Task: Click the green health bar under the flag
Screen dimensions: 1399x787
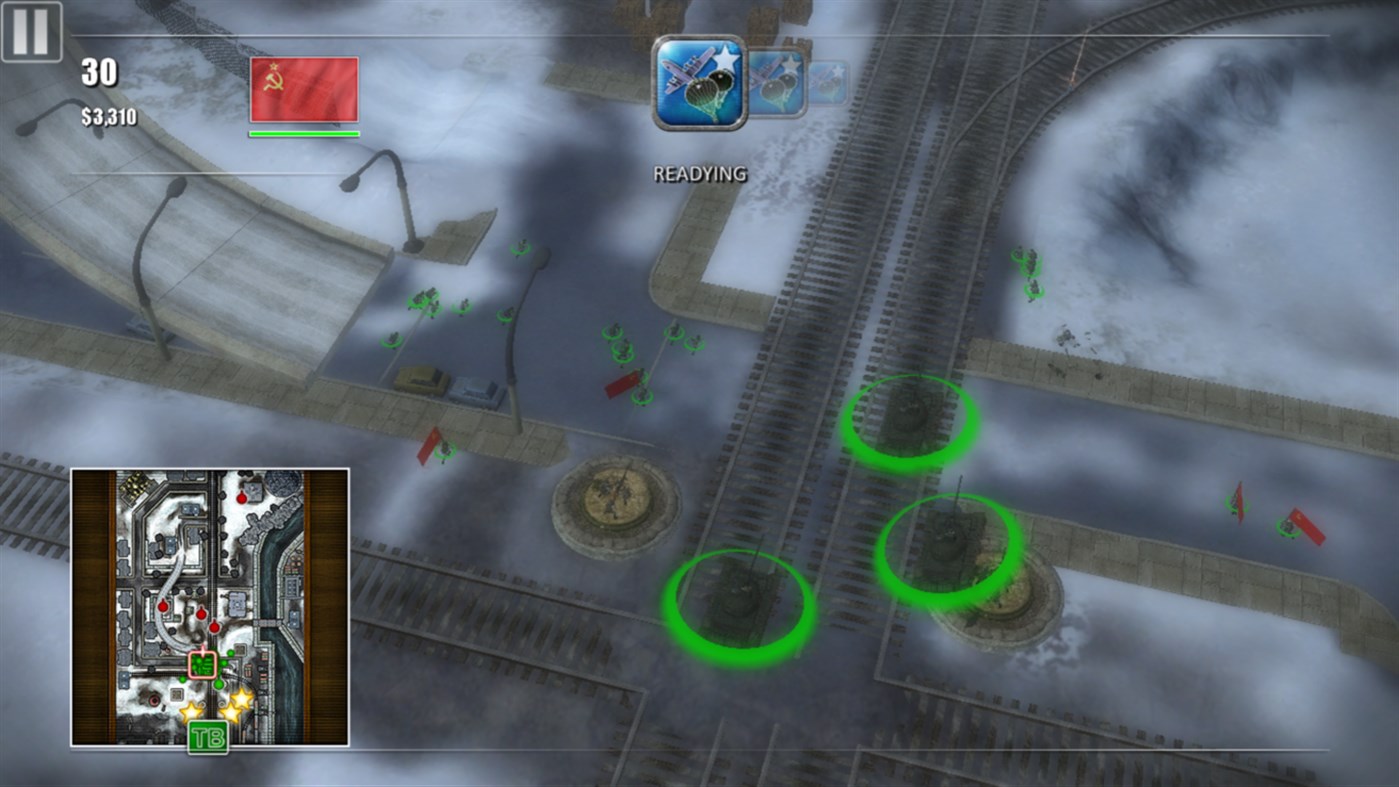Action: point(303,133)
